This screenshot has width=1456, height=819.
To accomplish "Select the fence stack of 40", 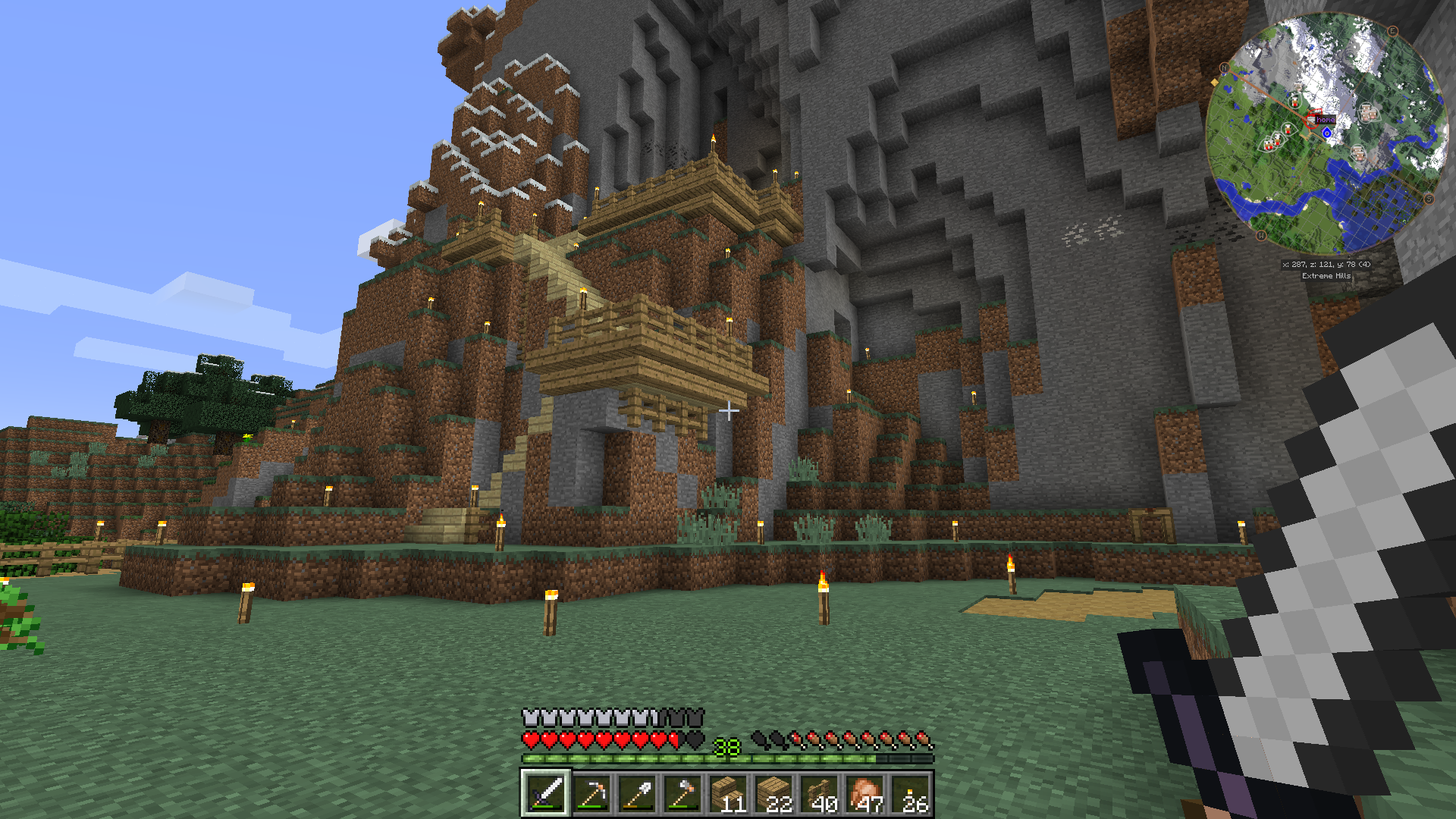I will [818, 794].
